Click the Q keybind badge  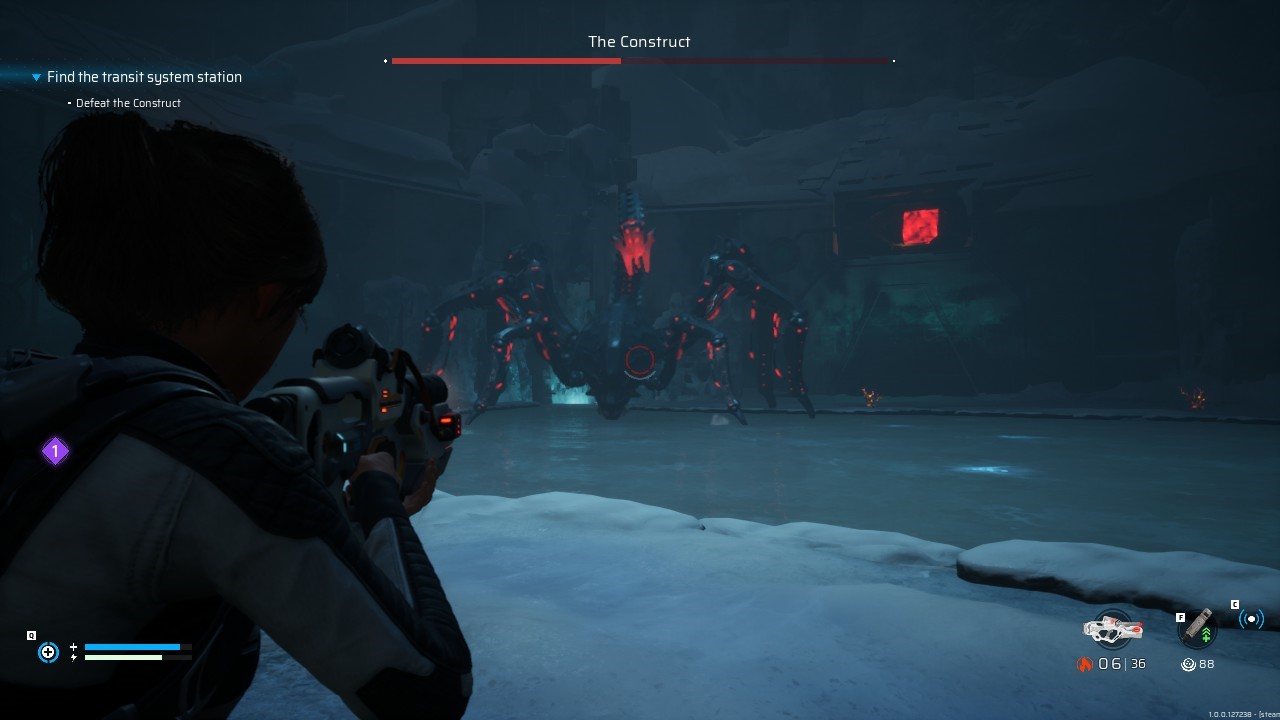(x=31, y=635)
